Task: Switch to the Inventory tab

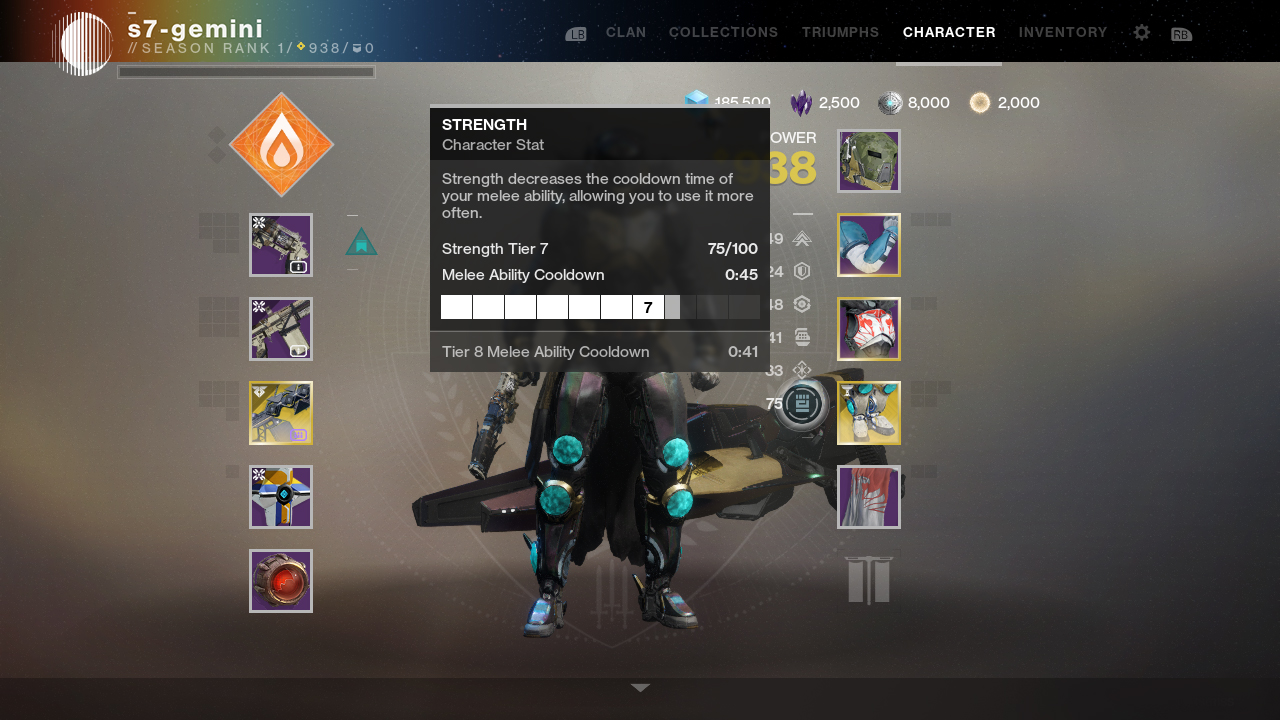Action: tap(1063, 32)
